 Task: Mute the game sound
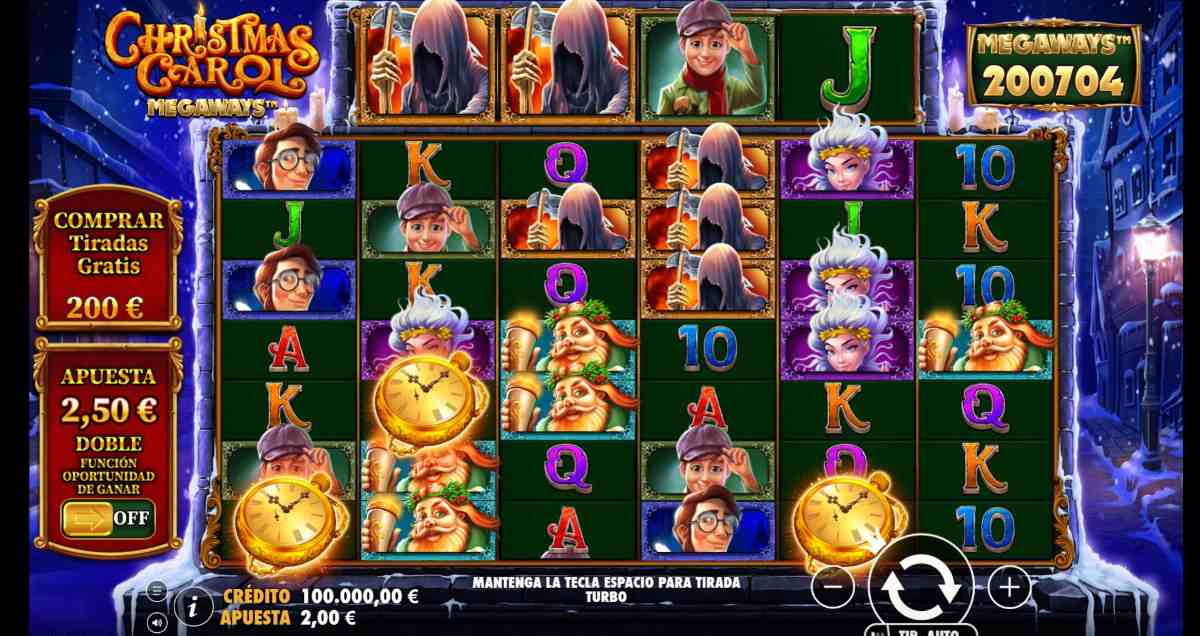(157, 620)
